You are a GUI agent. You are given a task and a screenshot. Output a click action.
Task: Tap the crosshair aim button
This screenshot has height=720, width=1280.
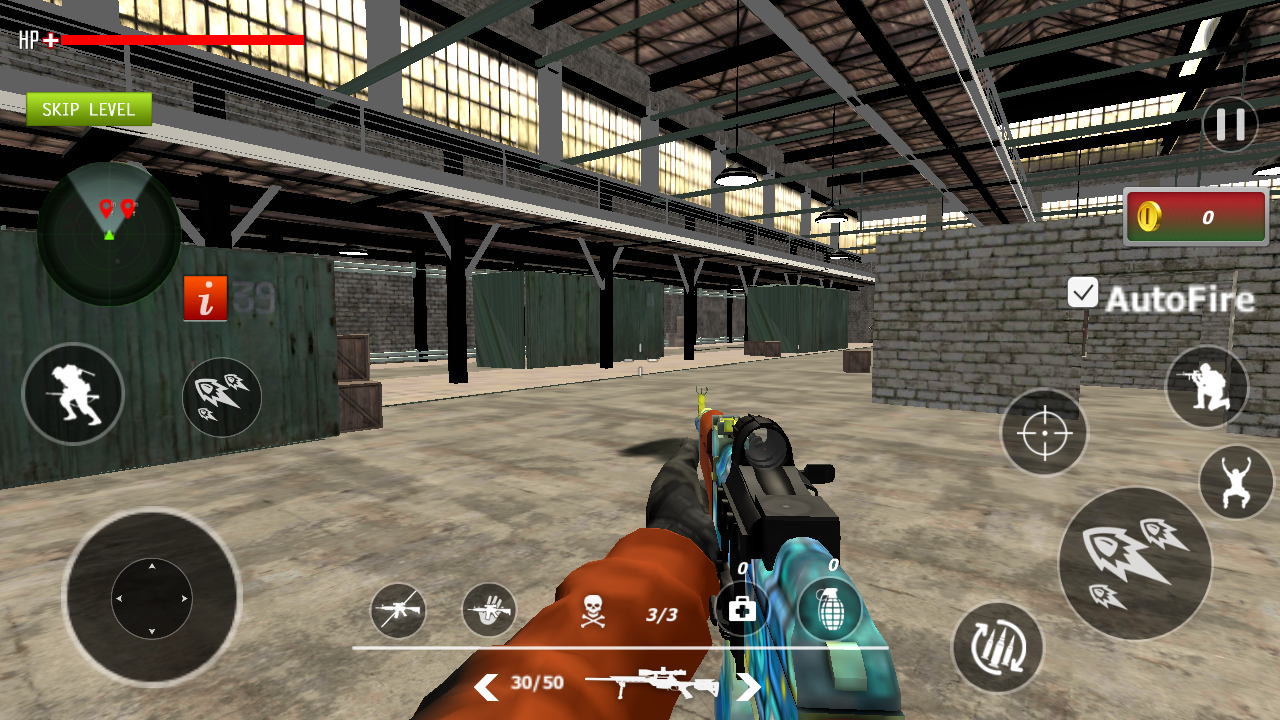tap(1045, 433)
